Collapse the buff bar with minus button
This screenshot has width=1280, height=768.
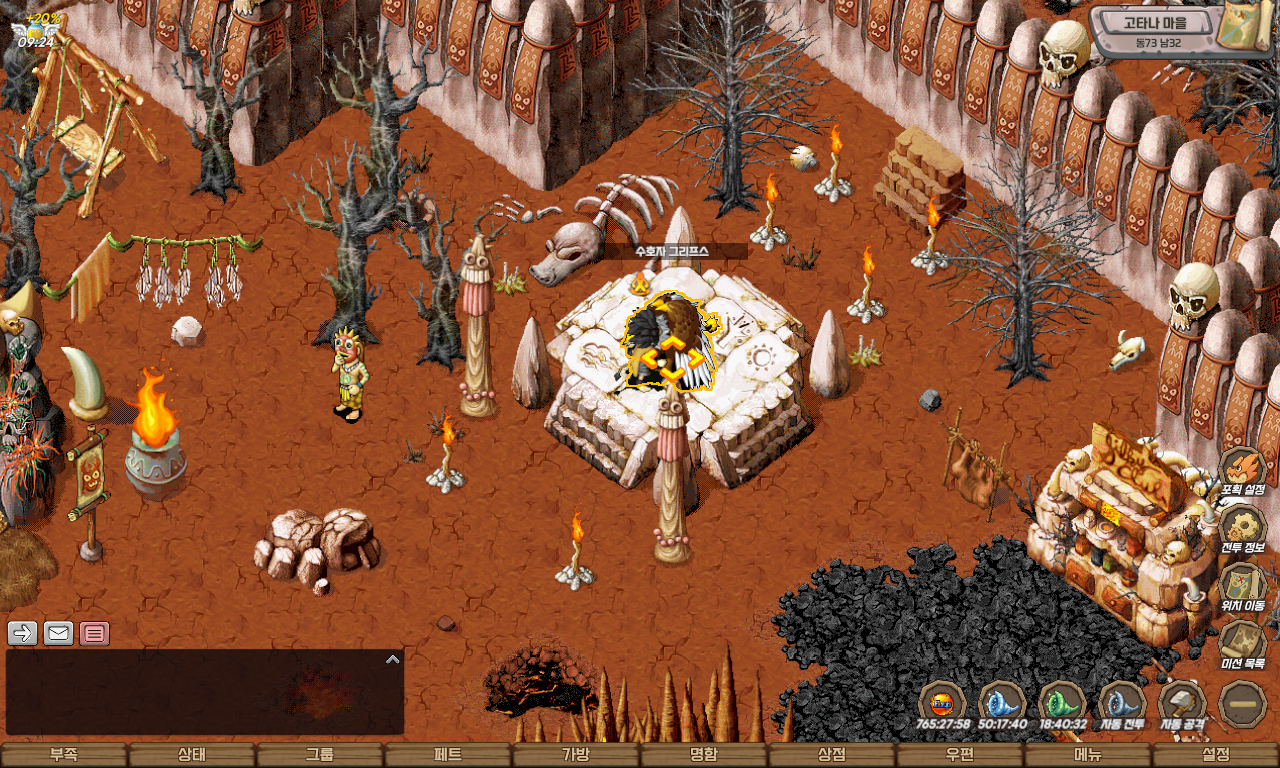coord(1243,703)
